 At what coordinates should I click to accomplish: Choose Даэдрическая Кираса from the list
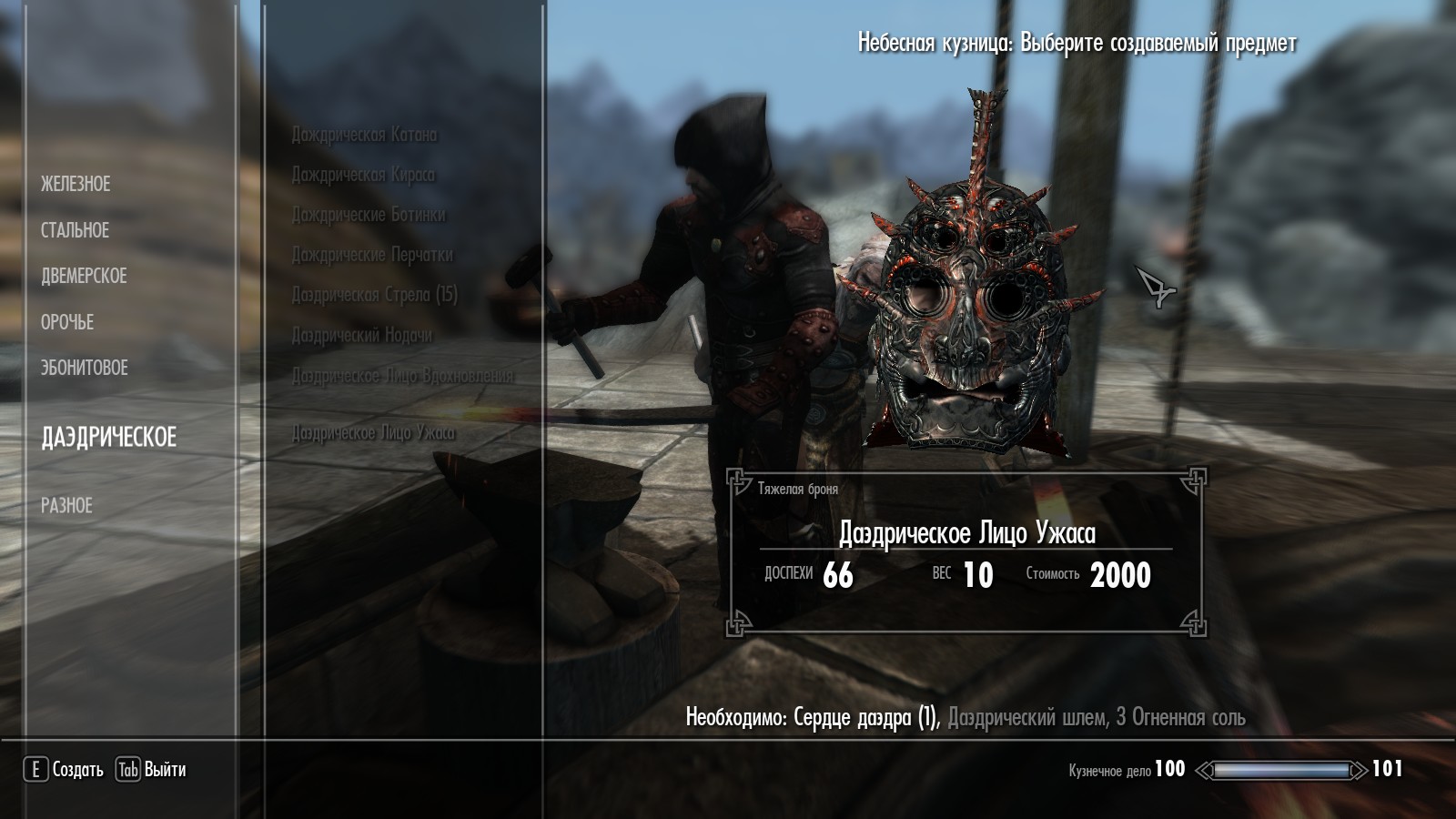[x=363, y=175]
